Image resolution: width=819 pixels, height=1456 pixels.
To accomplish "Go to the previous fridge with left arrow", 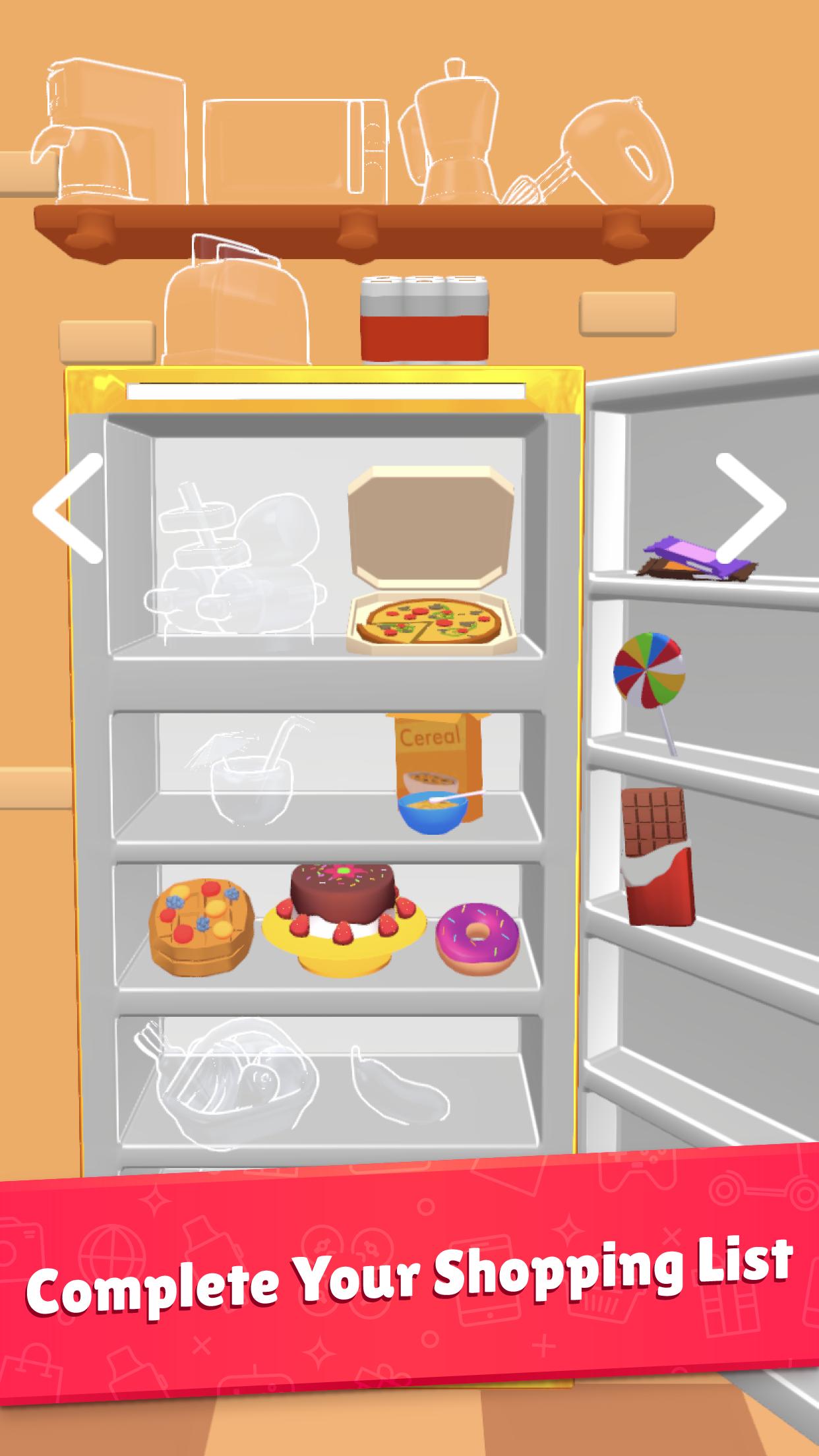I will [69, 508].
